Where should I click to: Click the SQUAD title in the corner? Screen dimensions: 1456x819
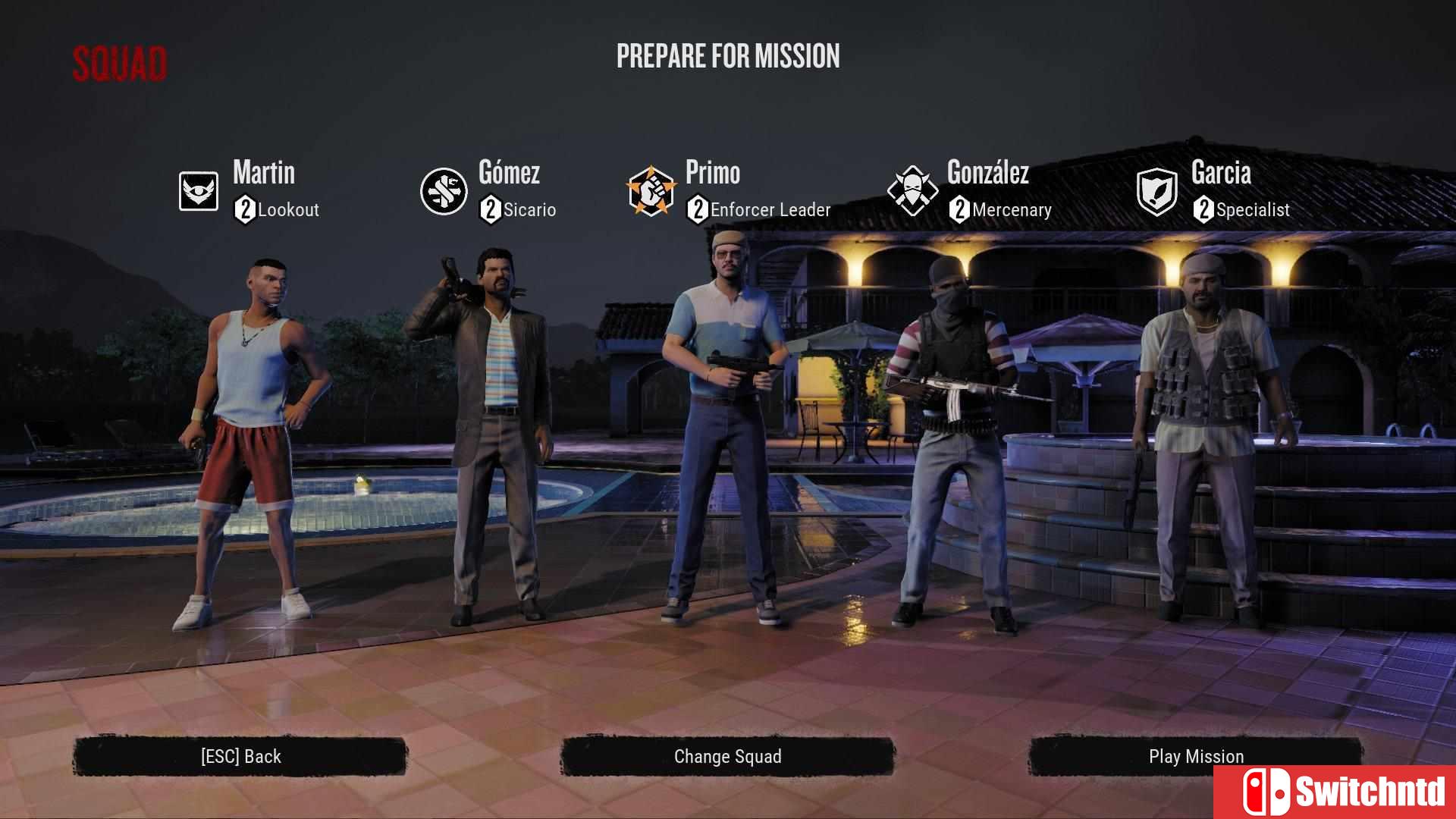coord(120,62)
